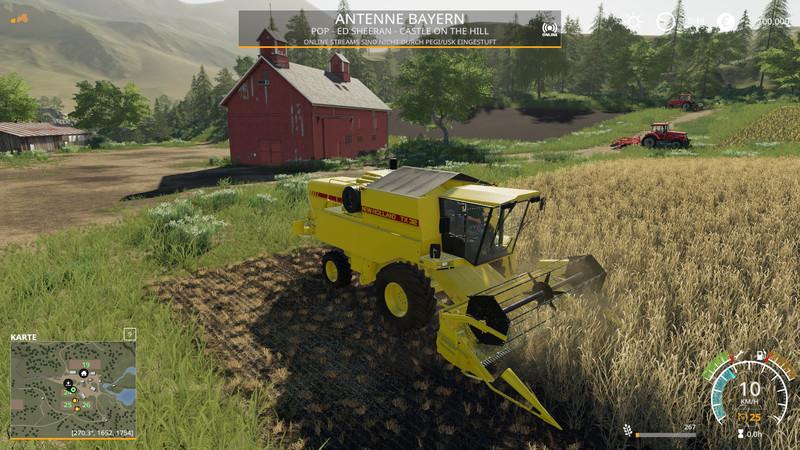Click the wheat grain tank icon

point(627,430)
